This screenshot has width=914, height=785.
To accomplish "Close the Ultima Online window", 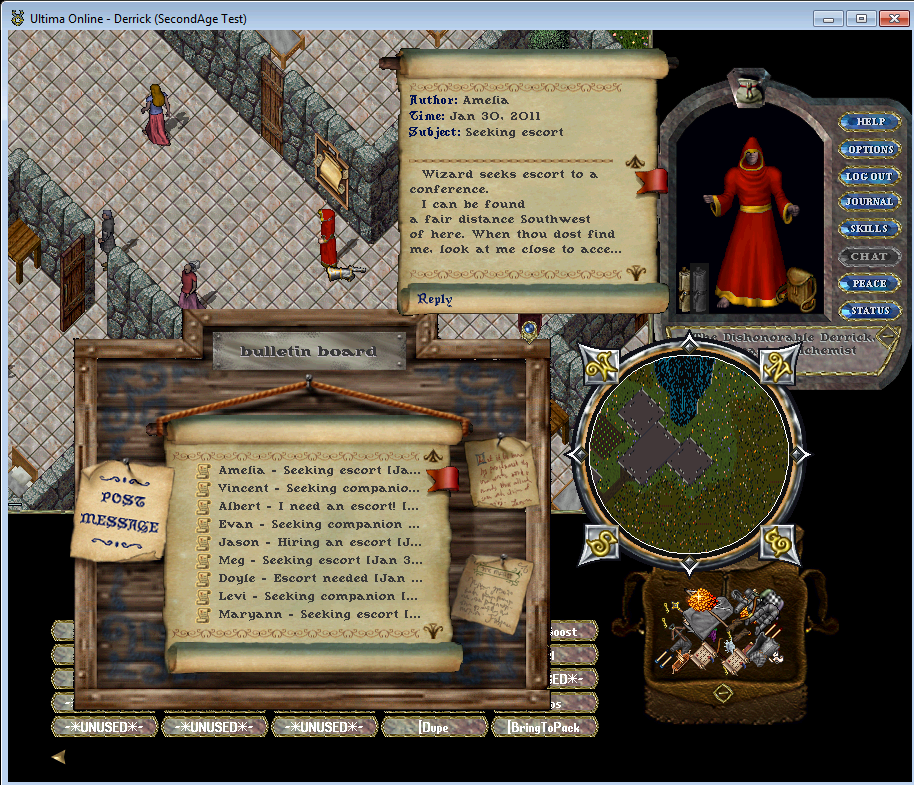I will [890, 17].
